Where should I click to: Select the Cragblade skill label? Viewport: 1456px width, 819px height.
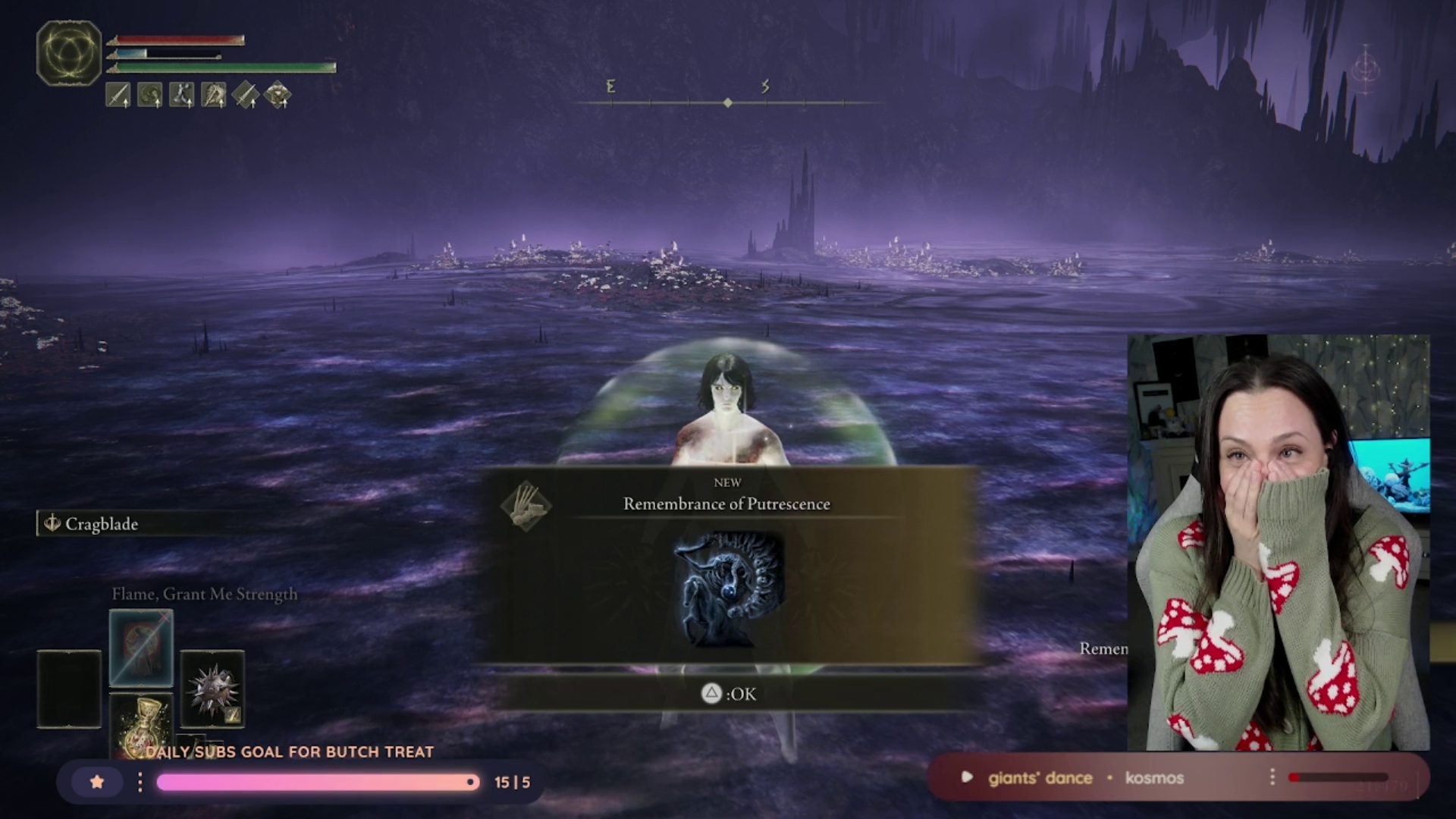coord(101,524)
